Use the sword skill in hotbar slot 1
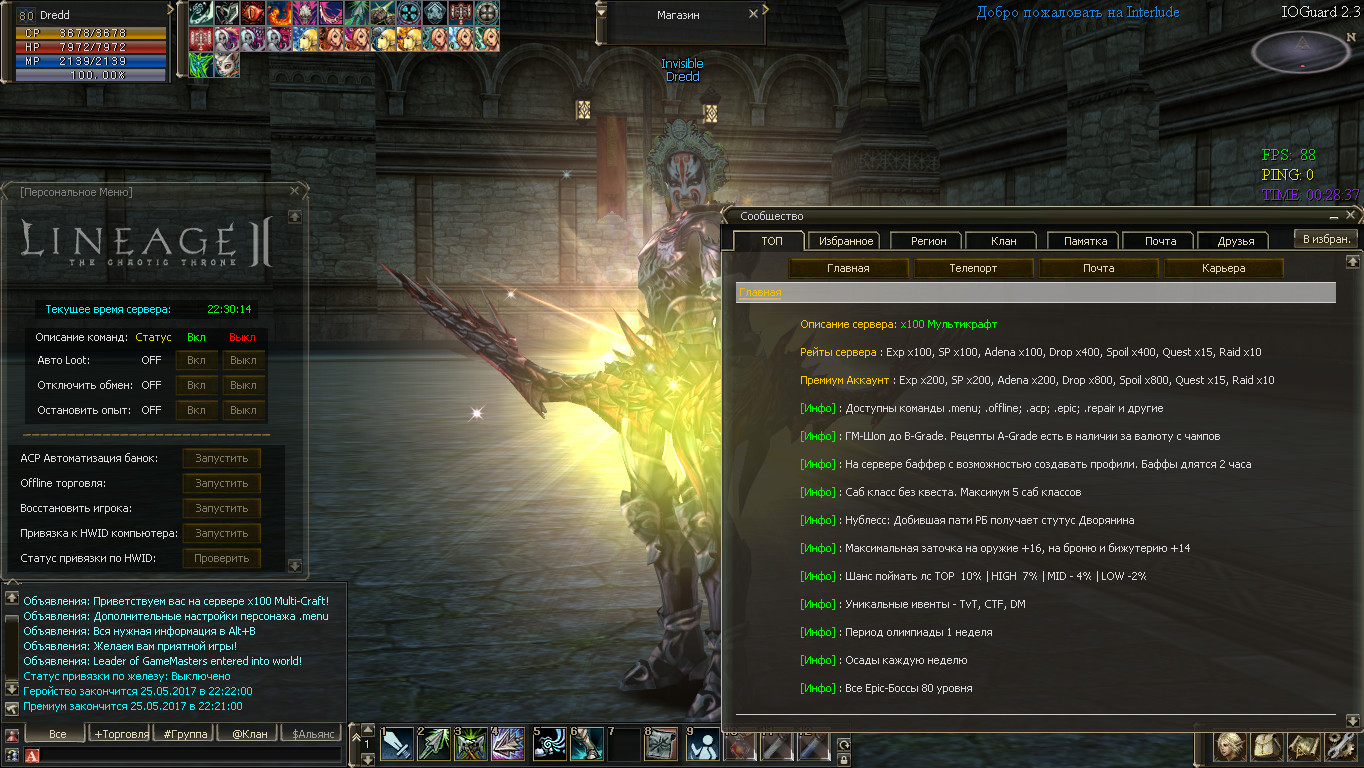Viewport: 1364px width, 768px height. tap(396, 745)
